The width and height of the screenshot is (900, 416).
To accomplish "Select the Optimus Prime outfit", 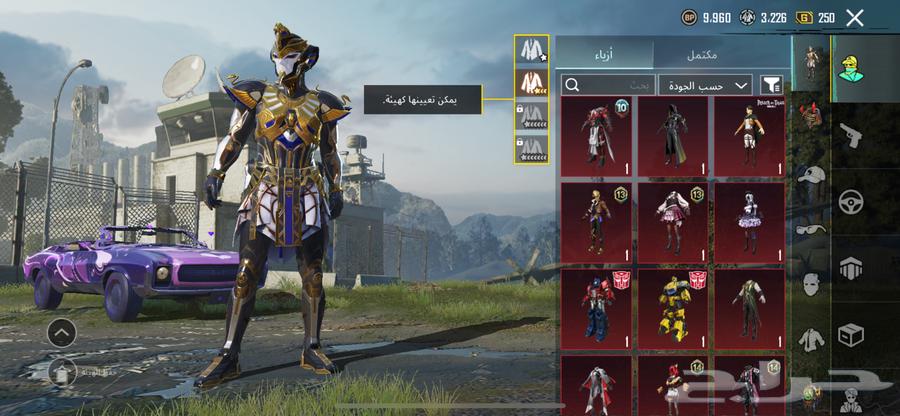I will (x=596, y=305).
